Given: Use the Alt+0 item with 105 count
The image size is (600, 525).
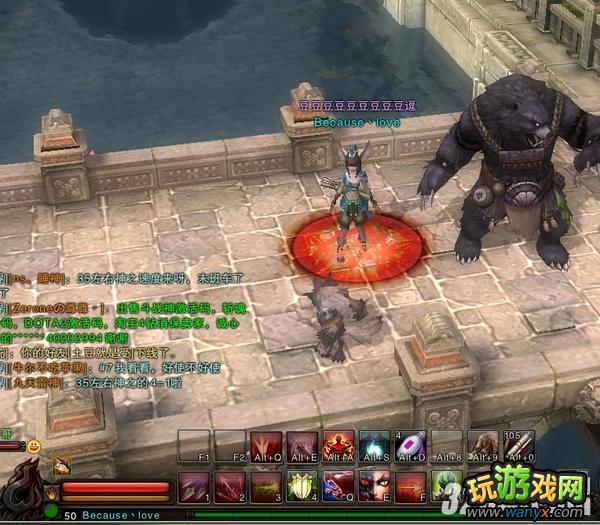Looking at the screenshot, I should pyautogui.click(x=519, y=446).
